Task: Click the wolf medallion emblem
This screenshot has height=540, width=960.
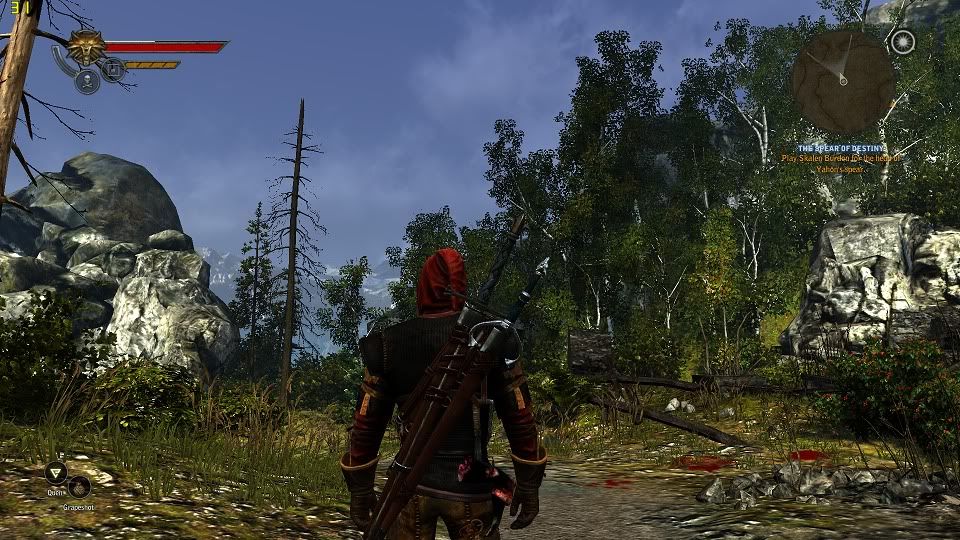Action: pos(86,47)
